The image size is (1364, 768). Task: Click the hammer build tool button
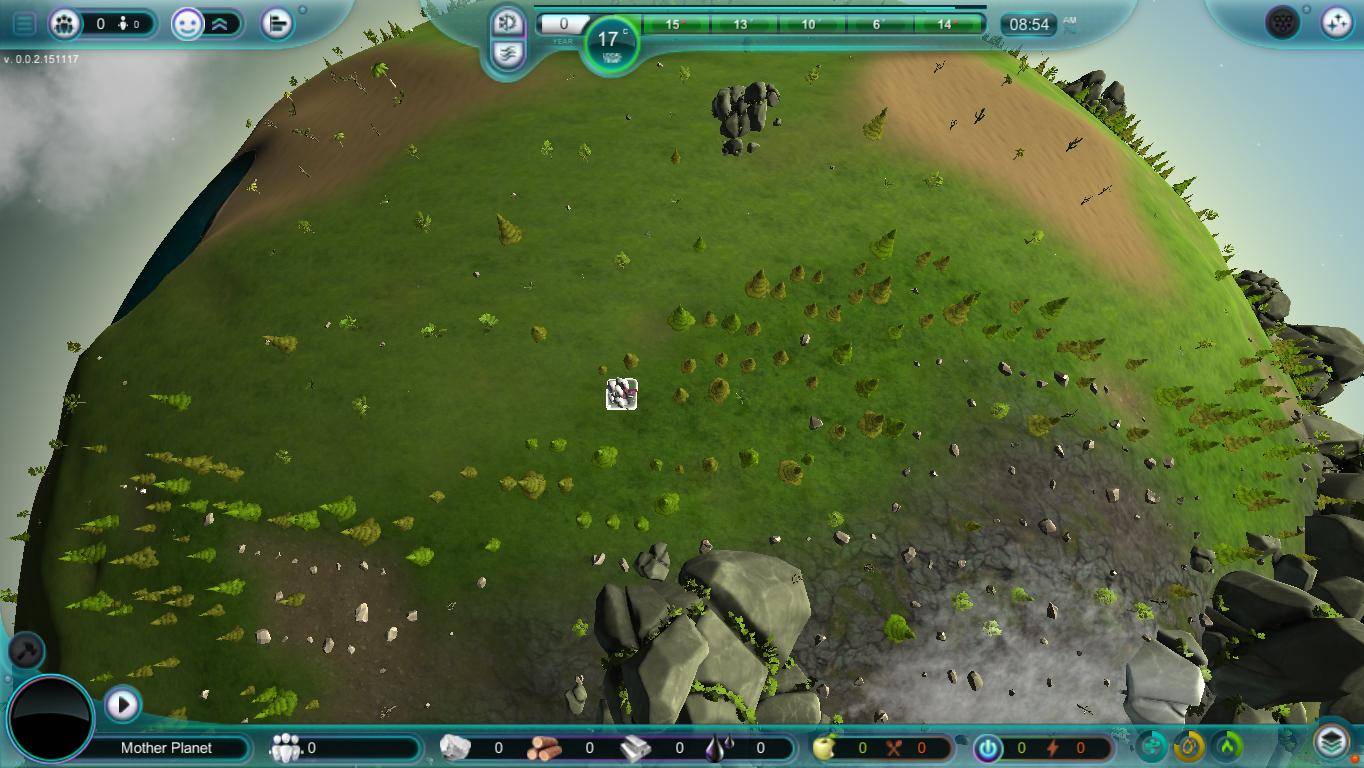tap(26, 651)
